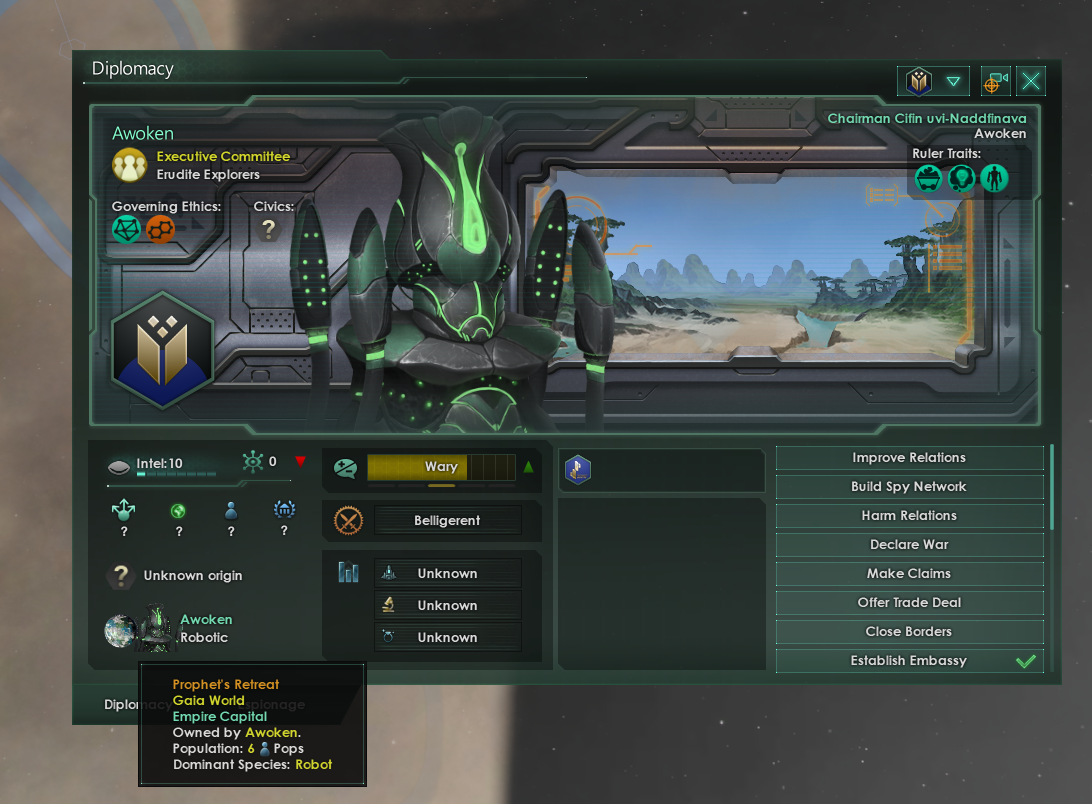Click the Intel level indicator
The image size is (1092, 804).
click(160, 465)
